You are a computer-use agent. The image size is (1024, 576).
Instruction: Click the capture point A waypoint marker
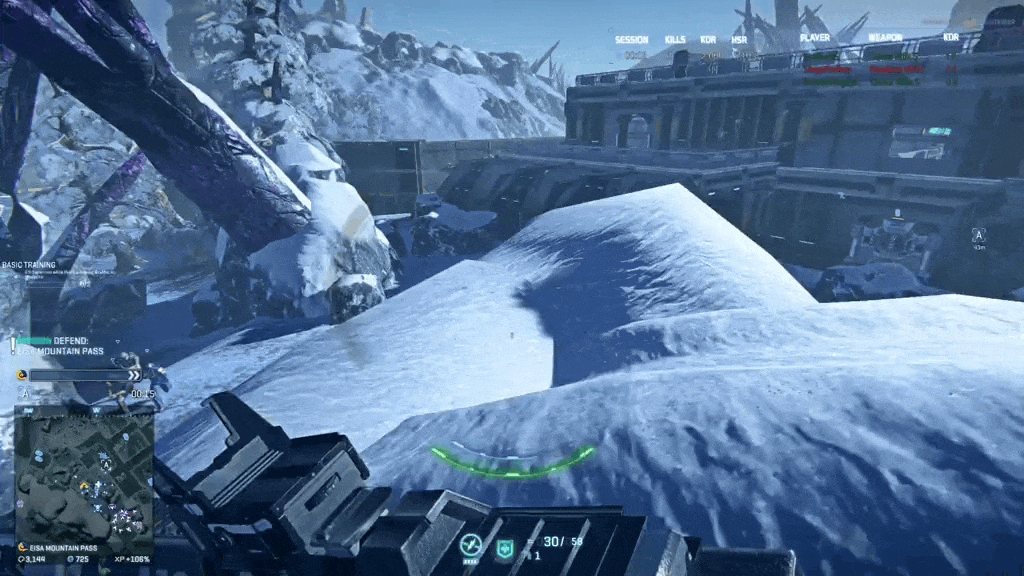coord(978,235)
